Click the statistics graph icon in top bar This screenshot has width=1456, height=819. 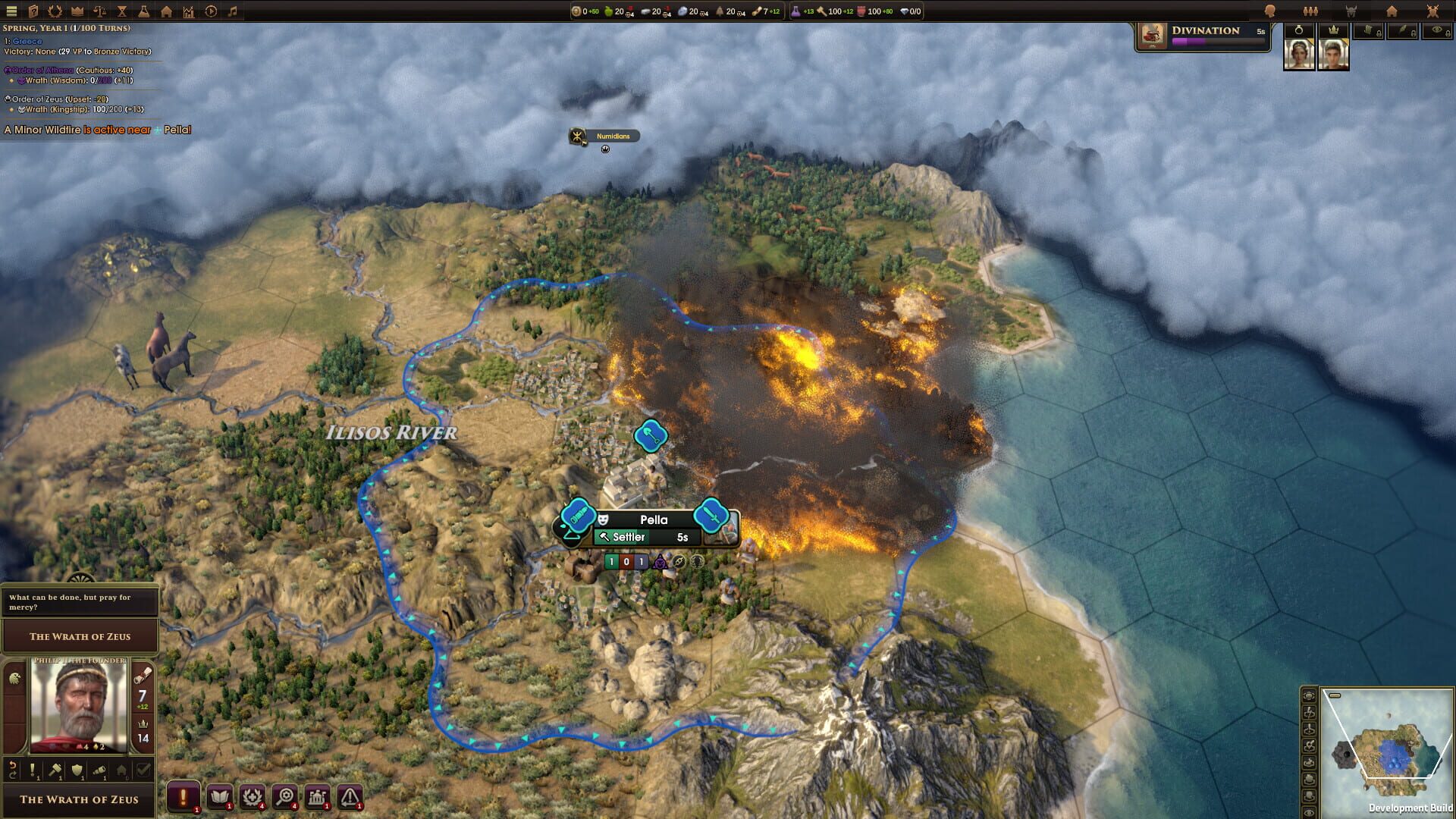coord(187,11)
